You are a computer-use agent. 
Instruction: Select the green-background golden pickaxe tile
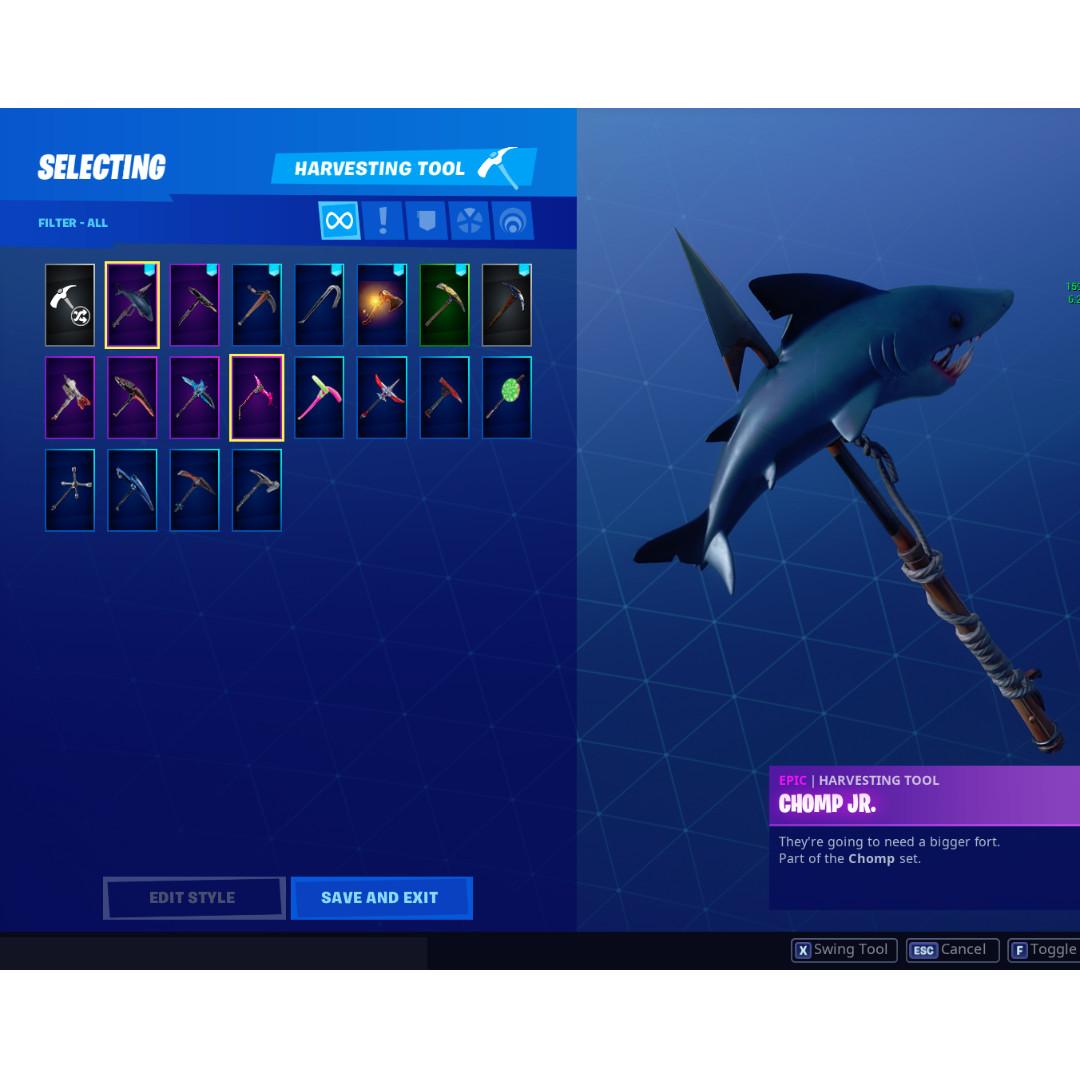coord(444,305)
